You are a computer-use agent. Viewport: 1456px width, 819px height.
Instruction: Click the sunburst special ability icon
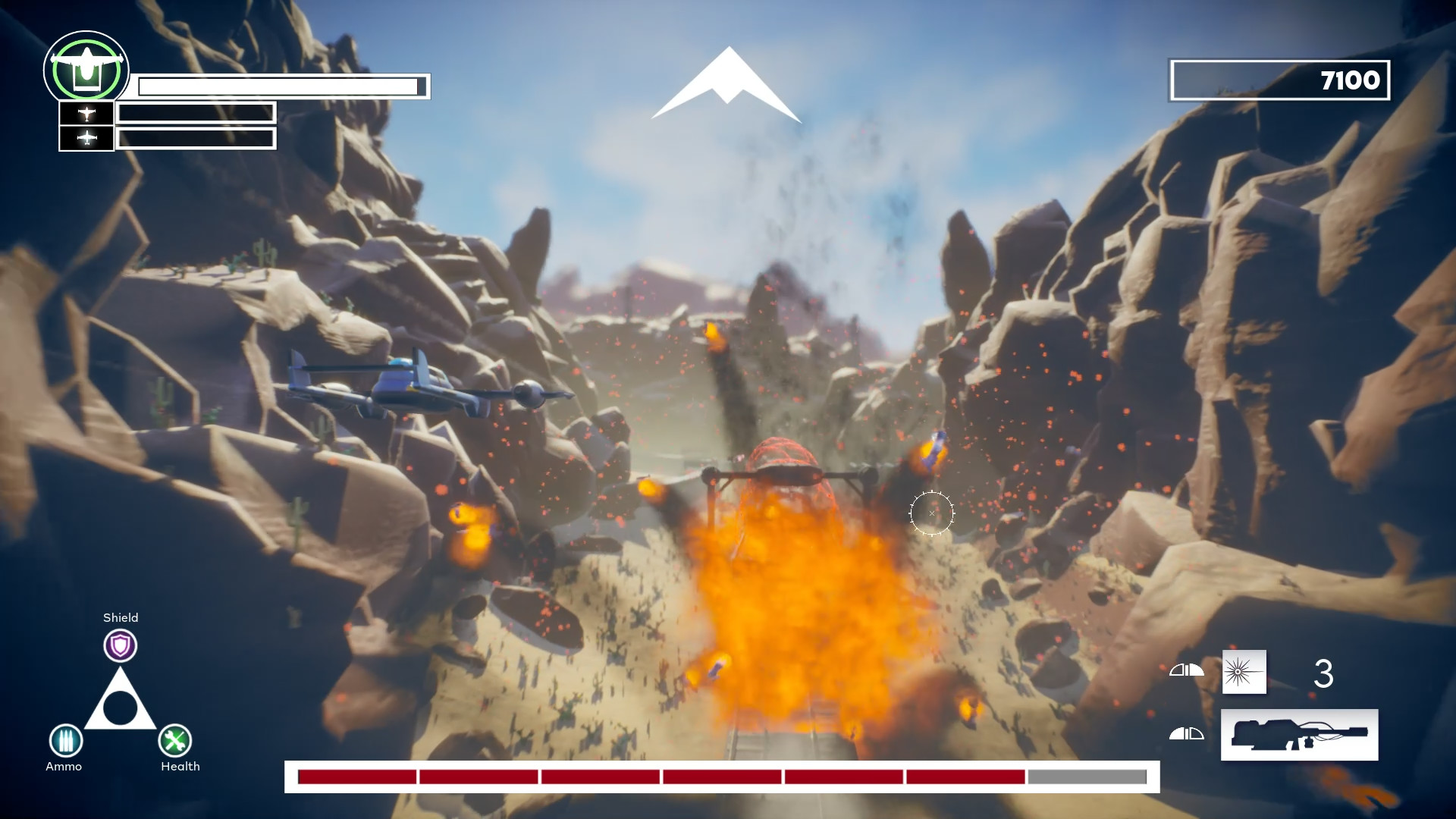pyautogui.click(x=1244, y=673)
